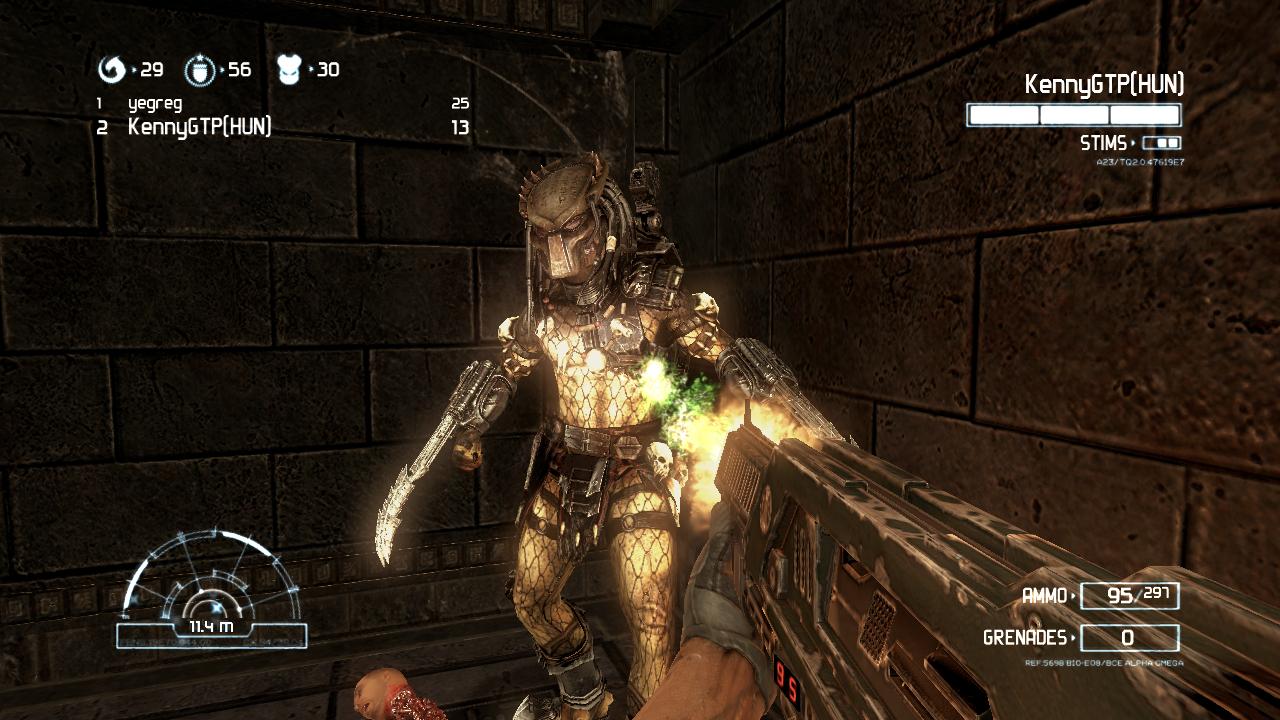Screen dimensions: 1280x720
Task: Click the middle segment of the health bar
Action: 1072,115
